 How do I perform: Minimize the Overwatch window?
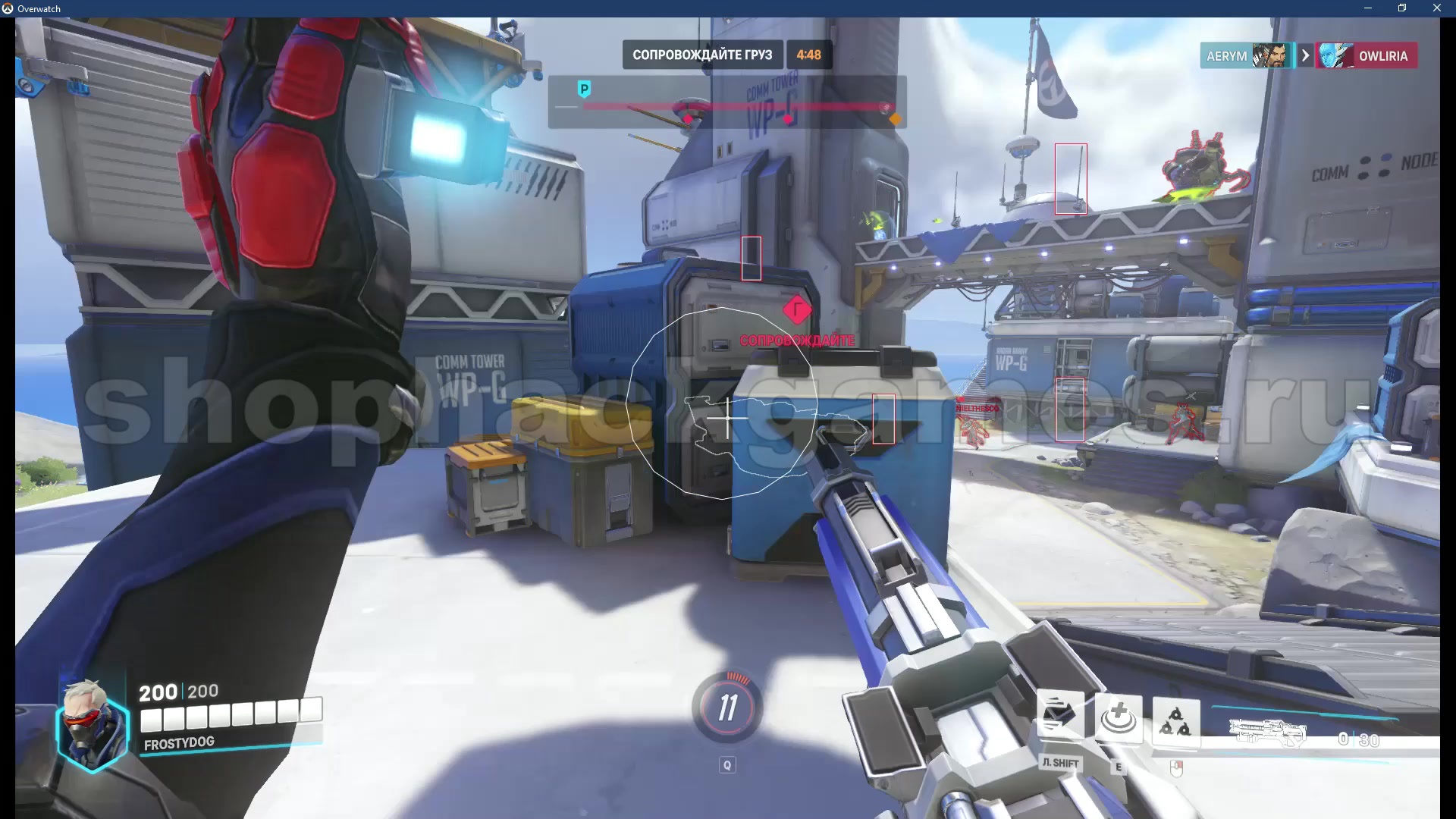pos(1368,8)
